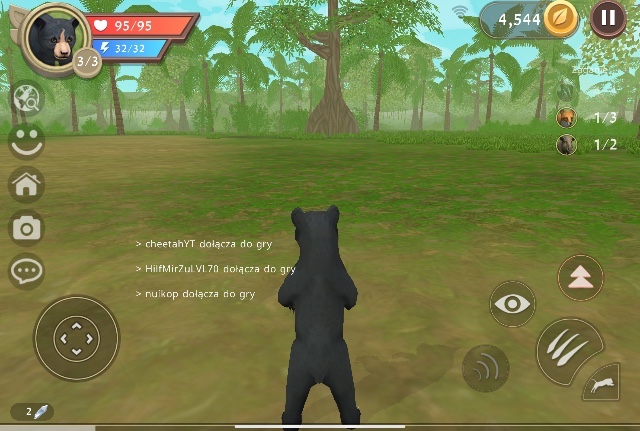Go to the home den icon

pyautogui.click(x=26, y=184)
